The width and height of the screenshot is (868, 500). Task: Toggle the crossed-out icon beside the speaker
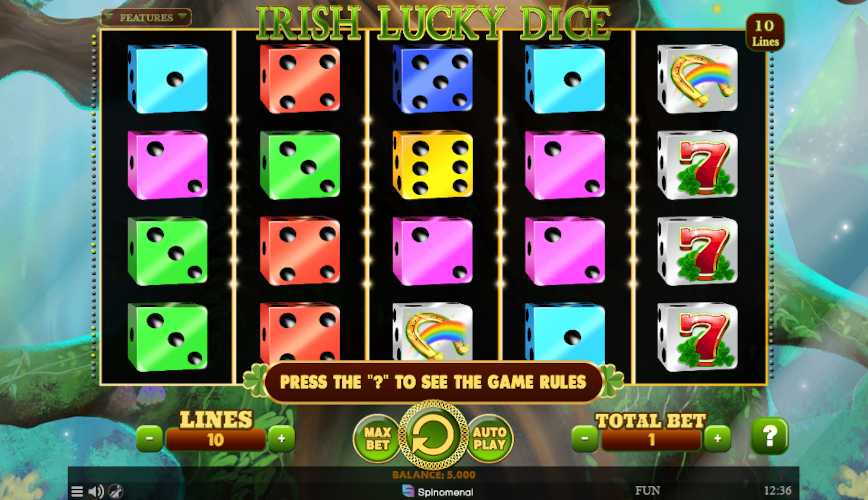[x=116, y=491]
